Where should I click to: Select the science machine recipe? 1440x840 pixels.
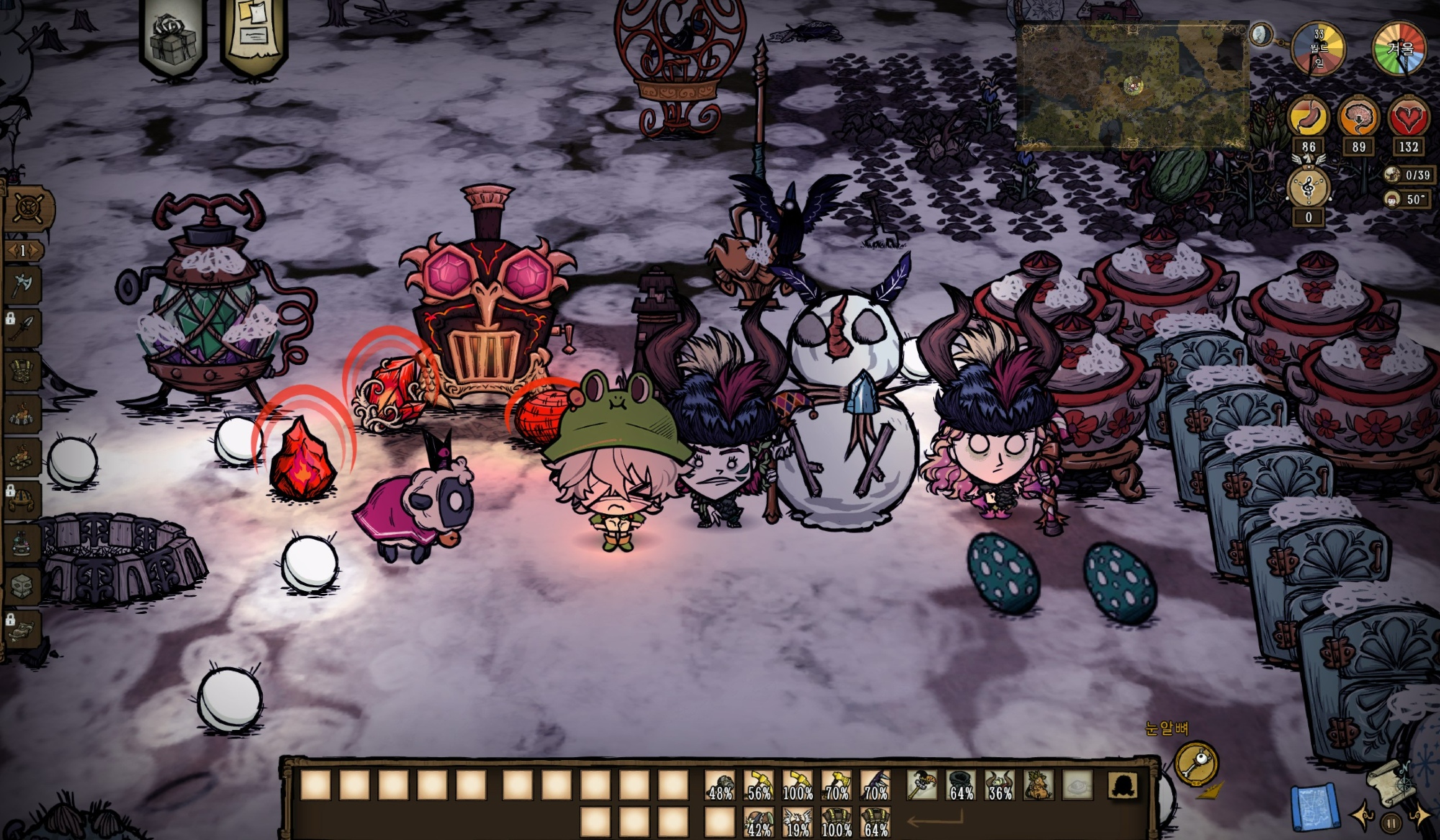pos(22,541)
